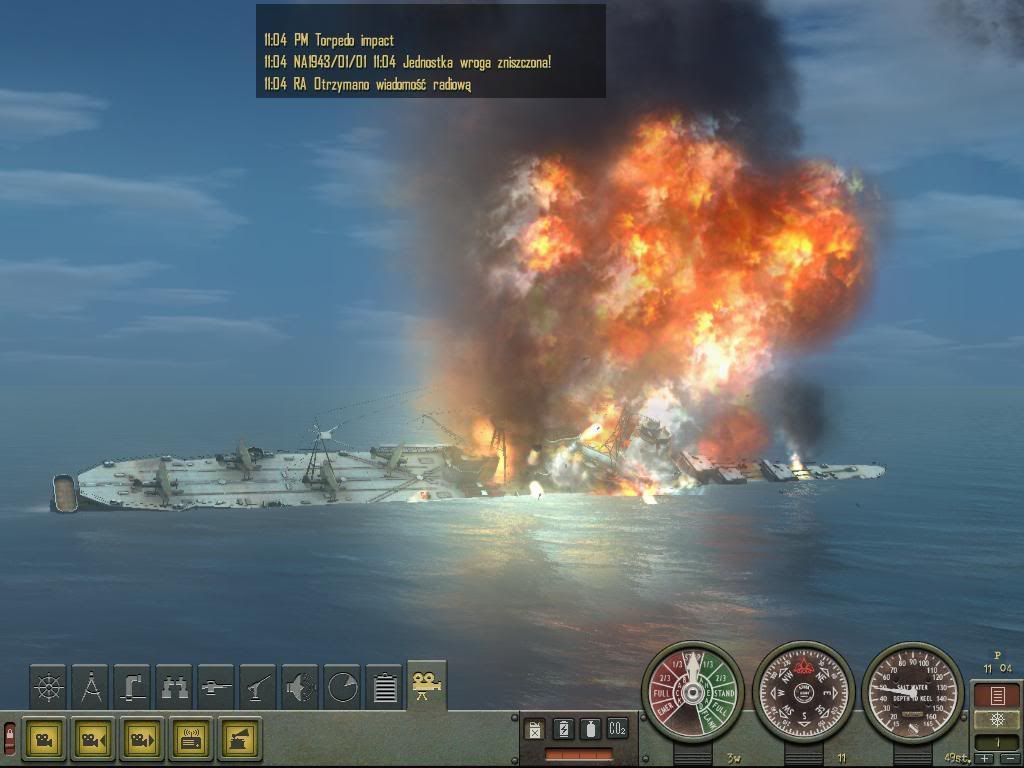Open the red message log button

(996, 695)
